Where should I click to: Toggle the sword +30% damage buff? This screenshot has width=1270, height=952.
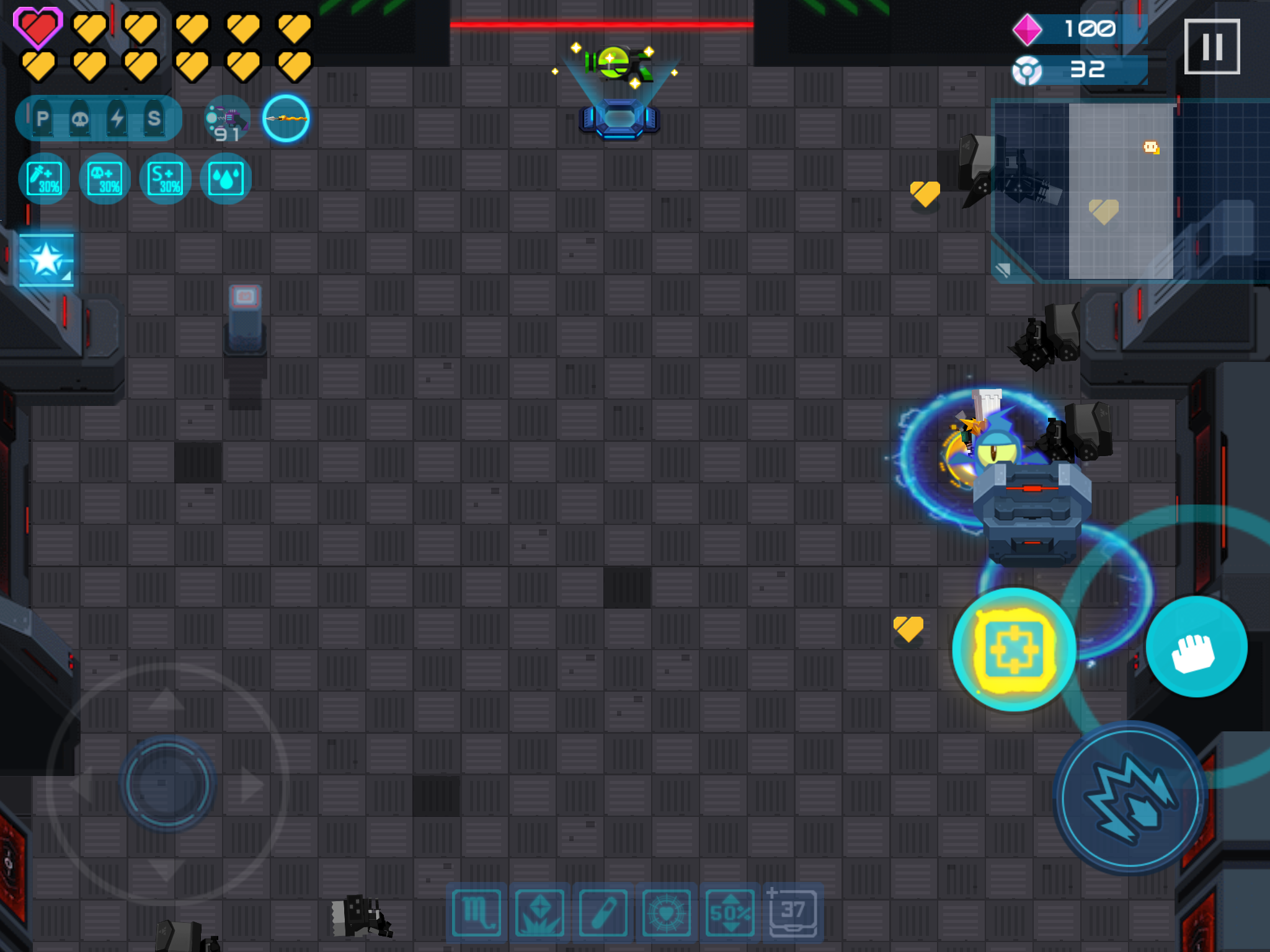[43, 179]
